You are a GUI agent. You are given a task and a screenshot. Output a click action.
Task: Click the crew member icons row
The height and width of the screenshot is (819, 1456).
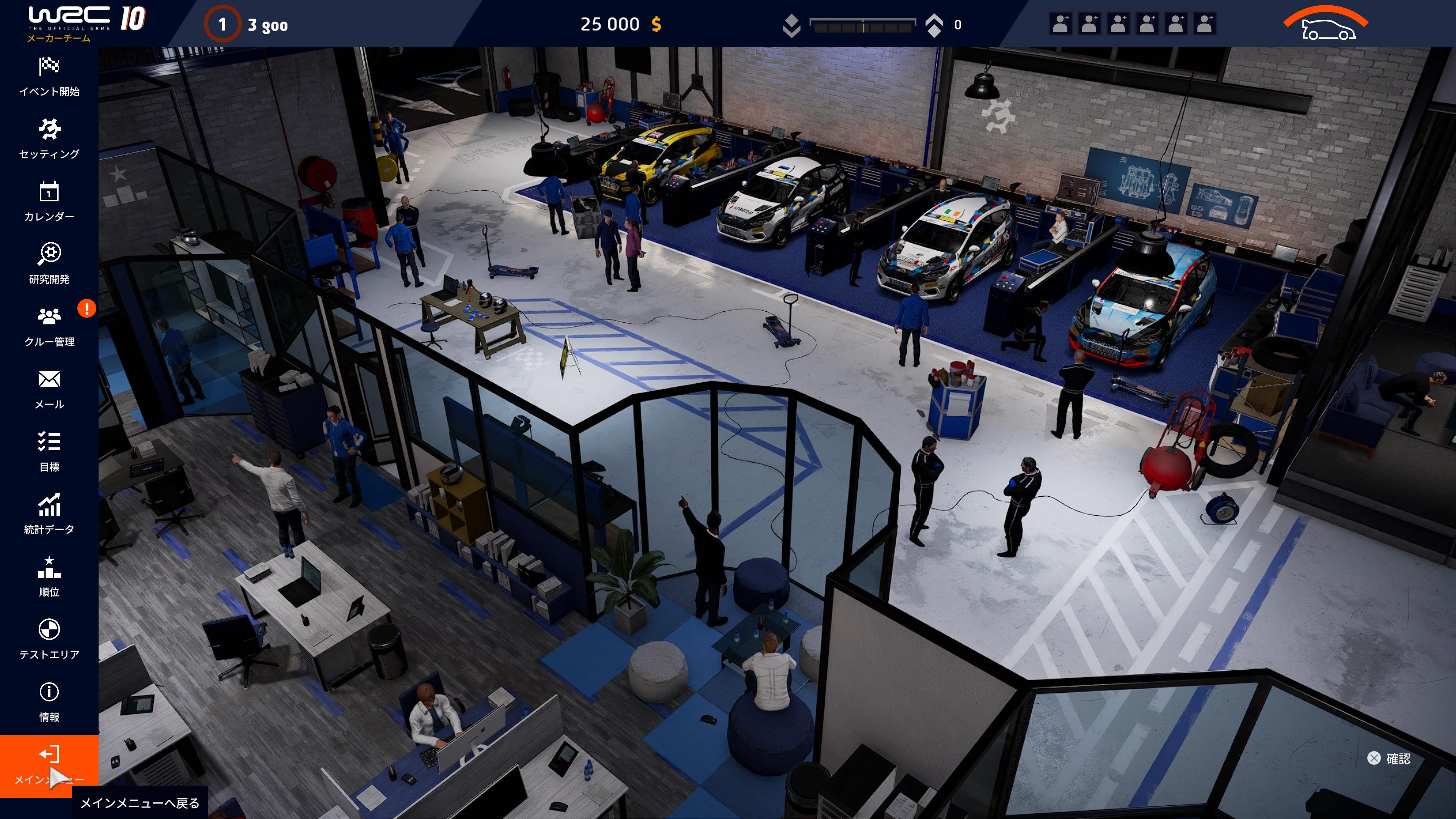pyautogui.click(x=1133, y=24)
